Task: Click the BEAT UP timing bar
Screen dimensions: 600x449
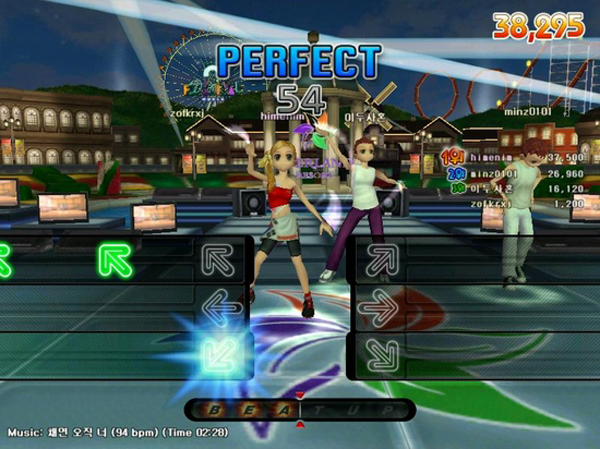Action: pos(298,410)
